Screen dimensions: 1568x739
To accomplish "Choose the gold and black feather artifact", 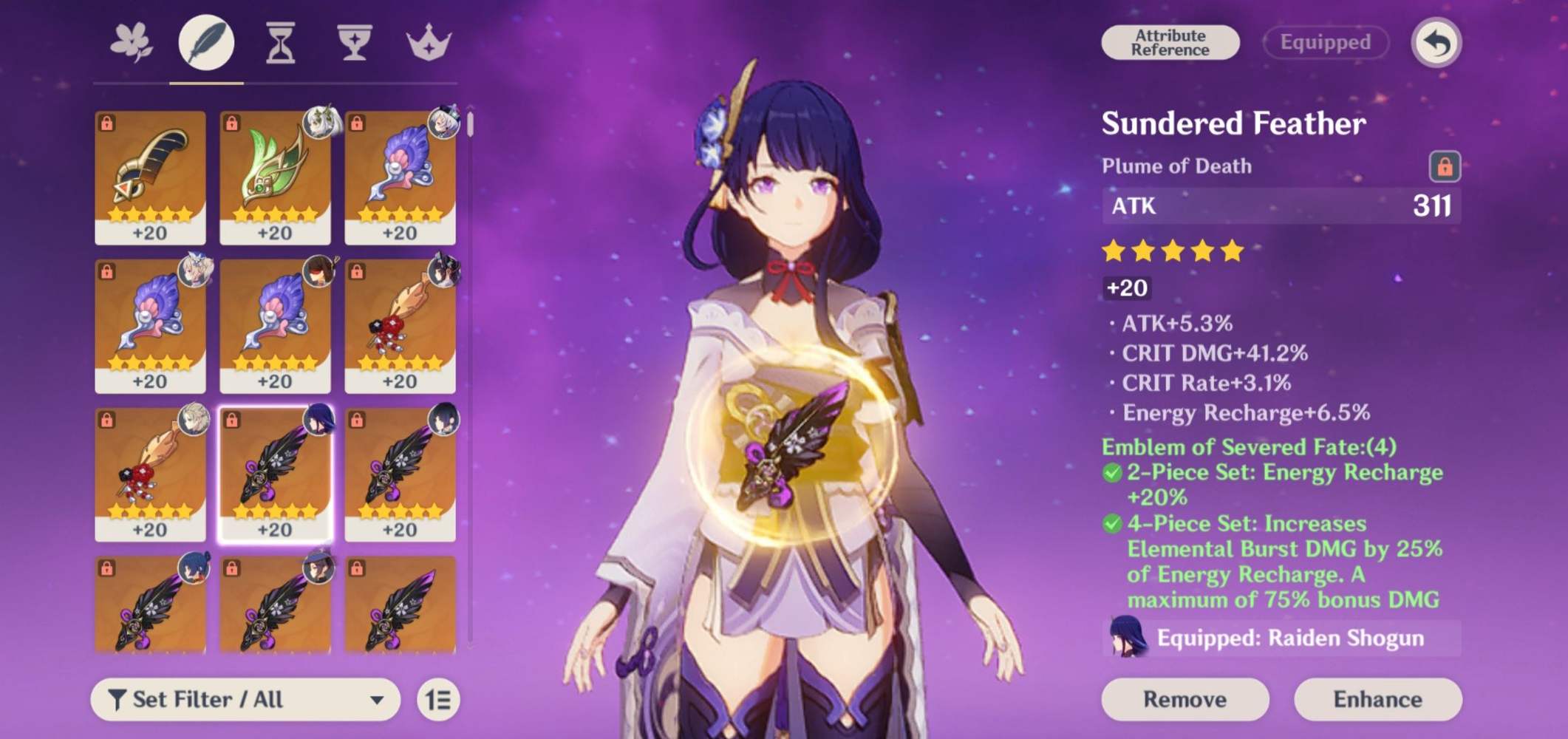I will [150, 177].
